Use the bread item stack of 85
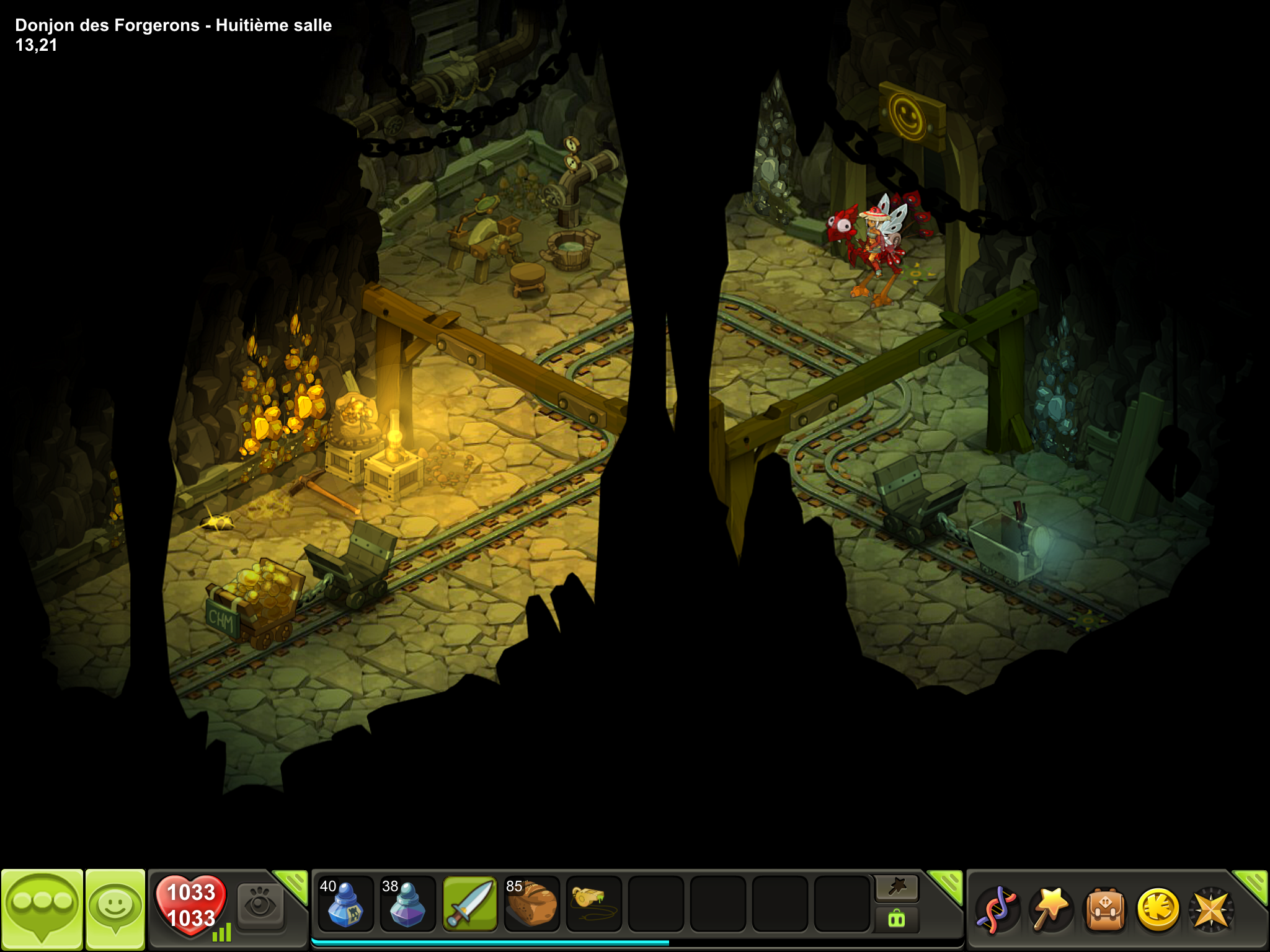Screen dimensions: 1270x952 (x=532, y=904)
